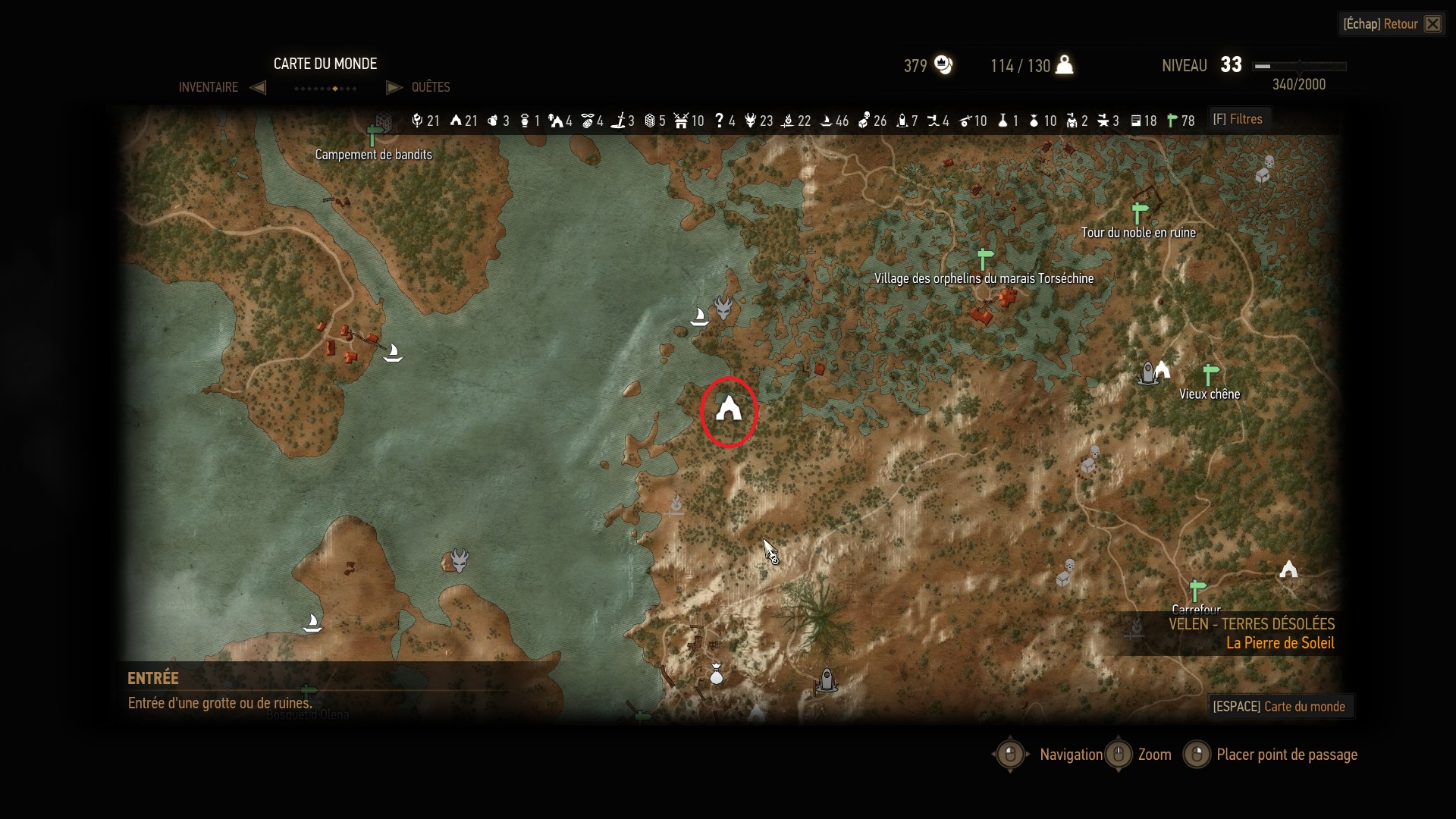Pick the Vieux chêne fast travel signpost
This screenshot has width=1456, height=819.
click(1210, 374)
